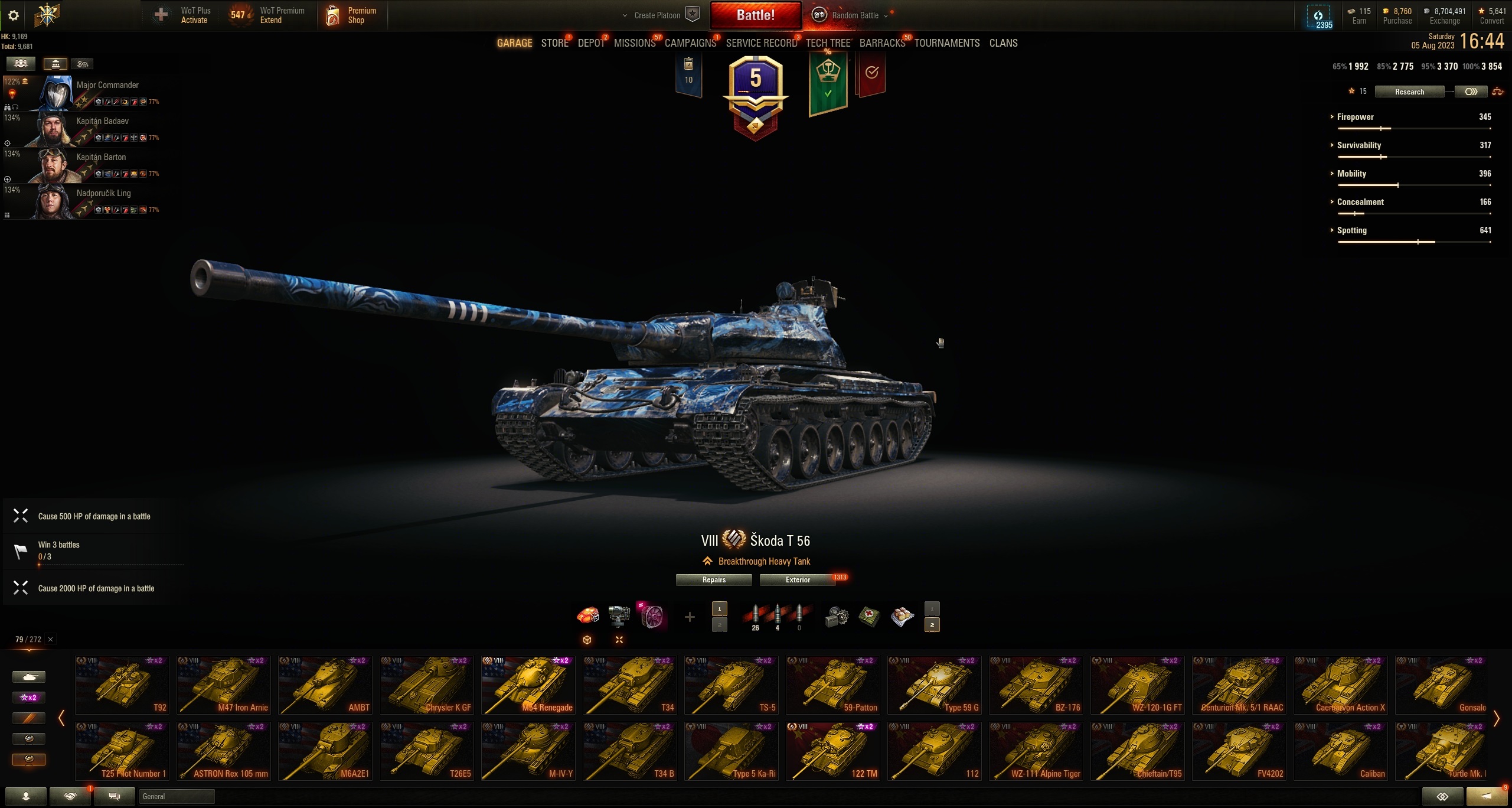Viewport: 1512px width, 808px height.
Task: Click the Research button
Action: point(1409,92)
